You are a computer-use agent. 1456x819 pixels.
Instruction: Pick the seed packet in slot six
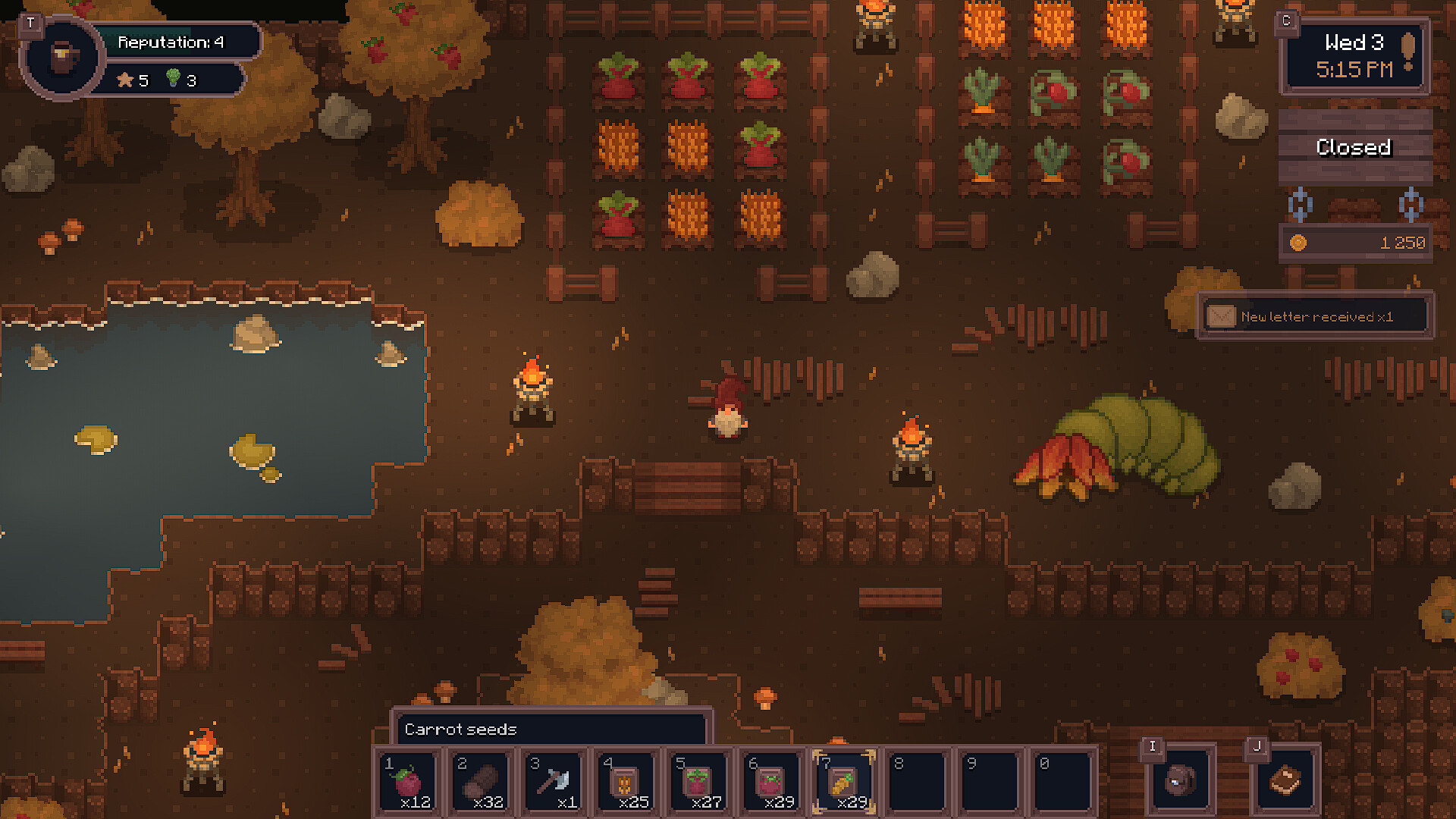pyautogui.click(x=772, y=782)
